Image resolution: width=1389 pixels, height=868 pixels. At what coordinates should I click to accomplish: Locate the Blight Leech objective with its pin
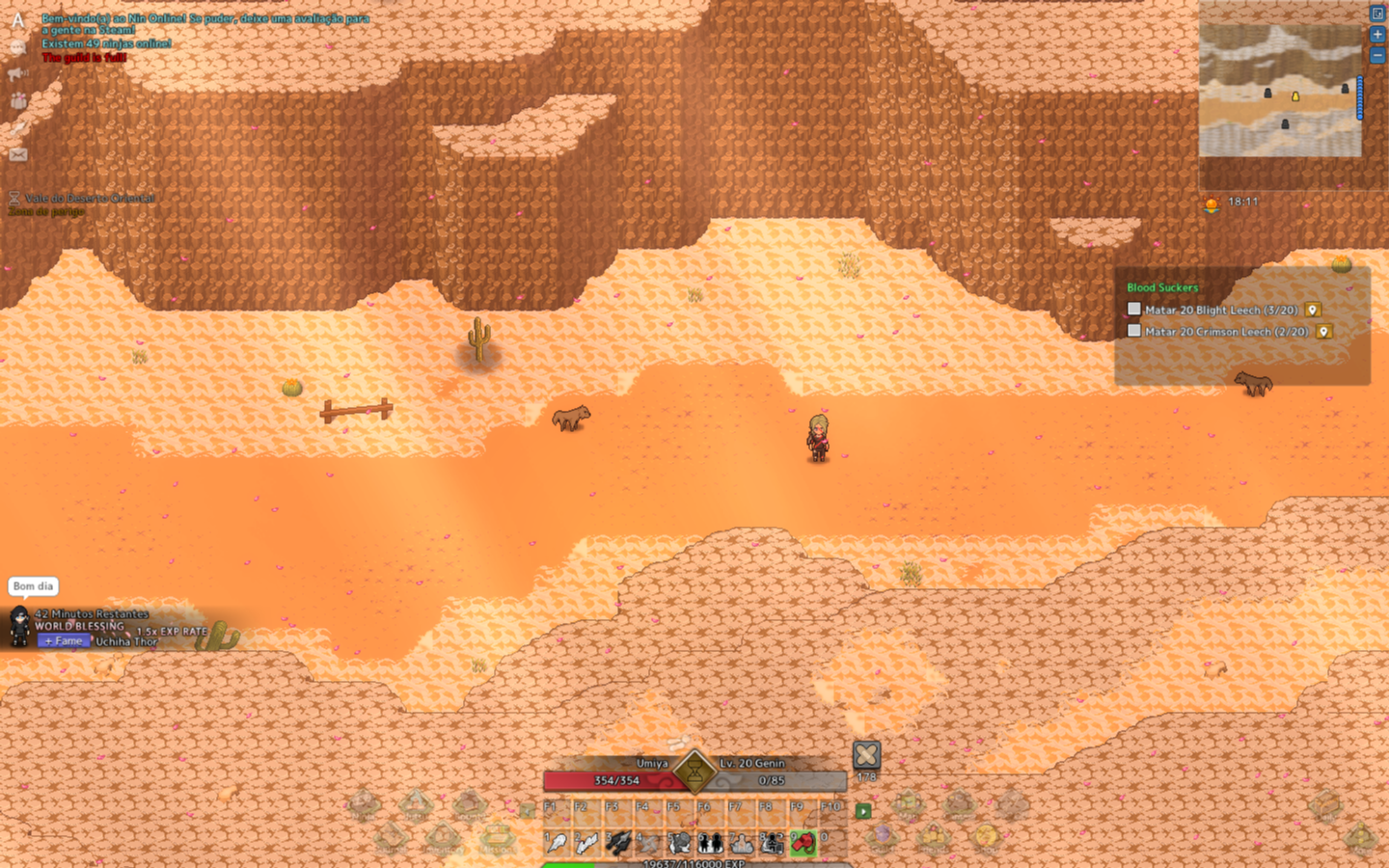click(x=1313, y=310)
